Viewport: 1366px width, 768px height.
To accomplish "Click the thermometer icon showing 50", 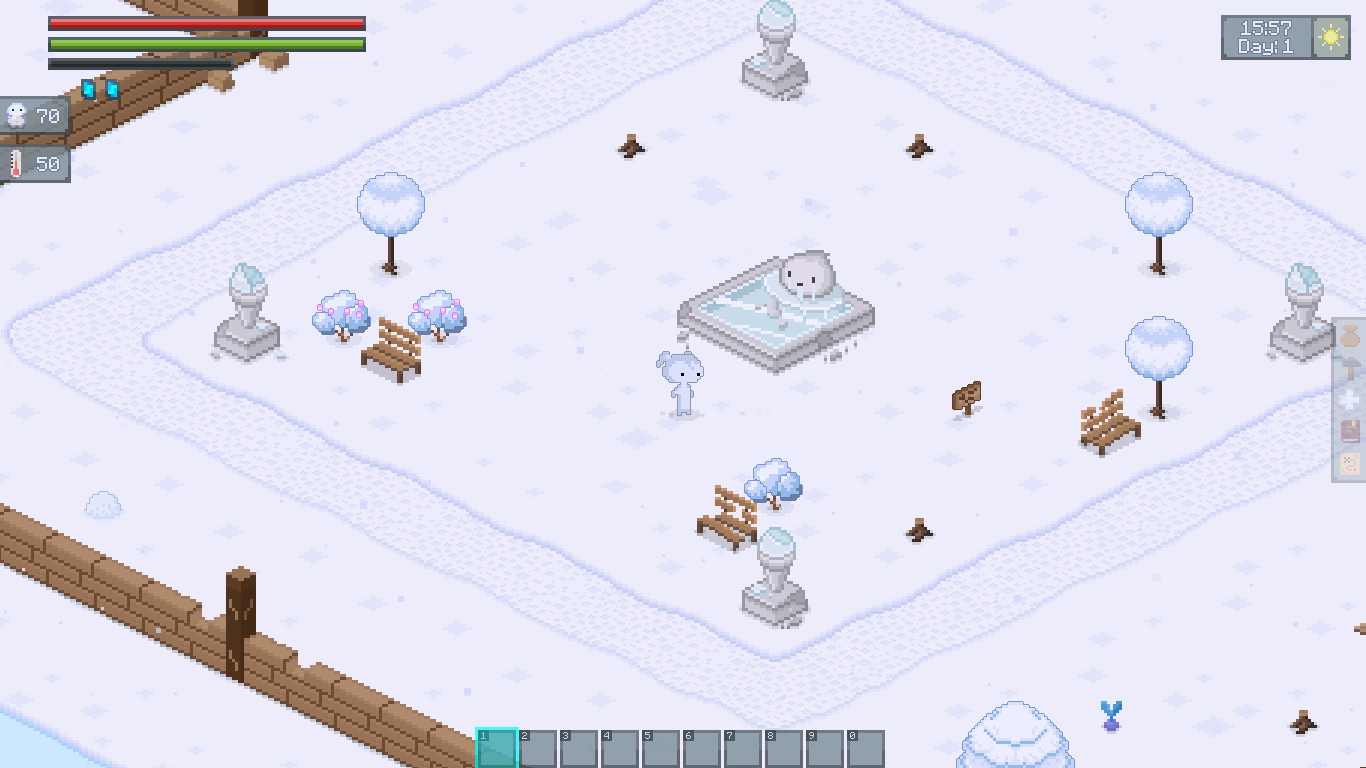I will pyautogui.click(x=17, y=163).
